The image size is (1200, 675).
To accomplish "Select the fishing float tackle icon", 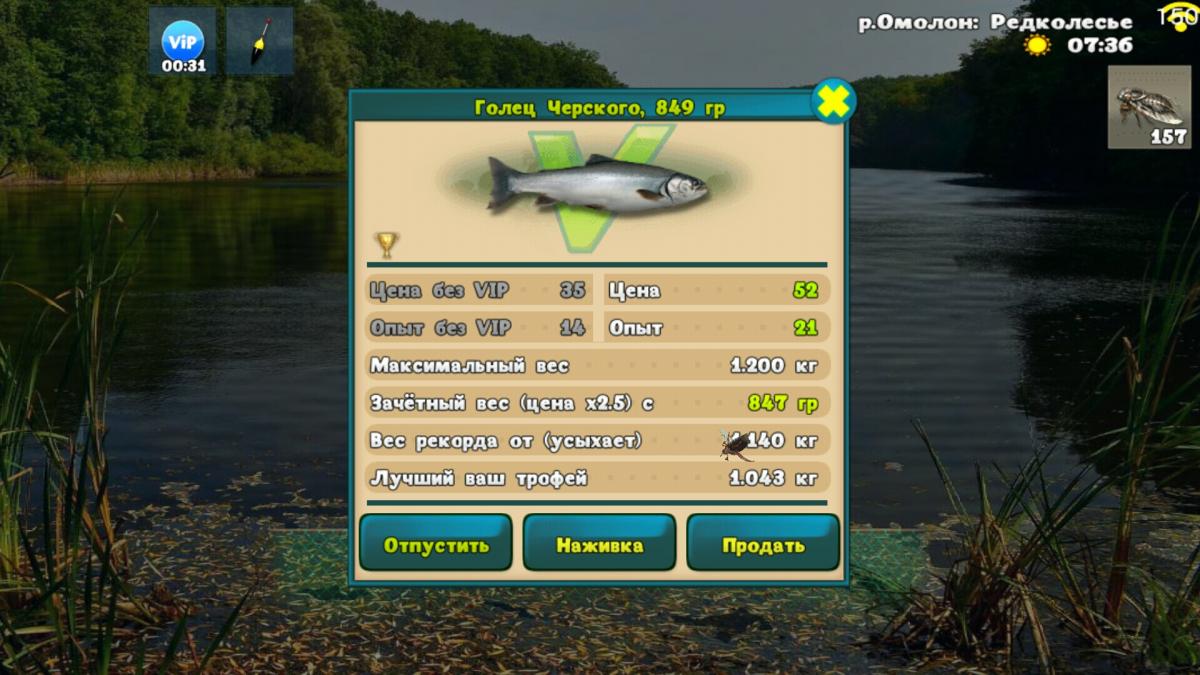I will (x=259, y=42).
